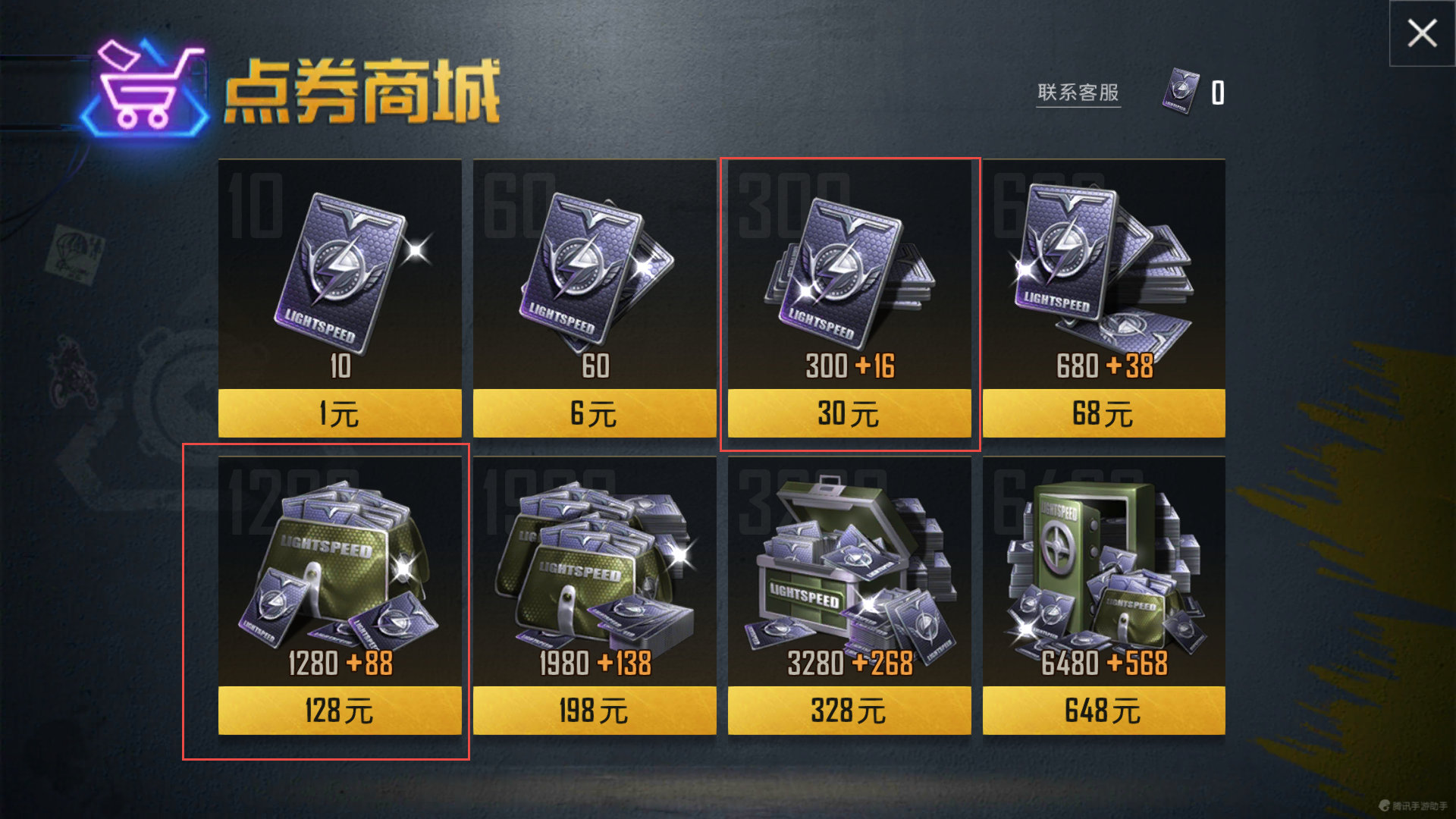1456x819 pixels.
Task: Click the currency balance showing 0
Action: [1216, 91]
